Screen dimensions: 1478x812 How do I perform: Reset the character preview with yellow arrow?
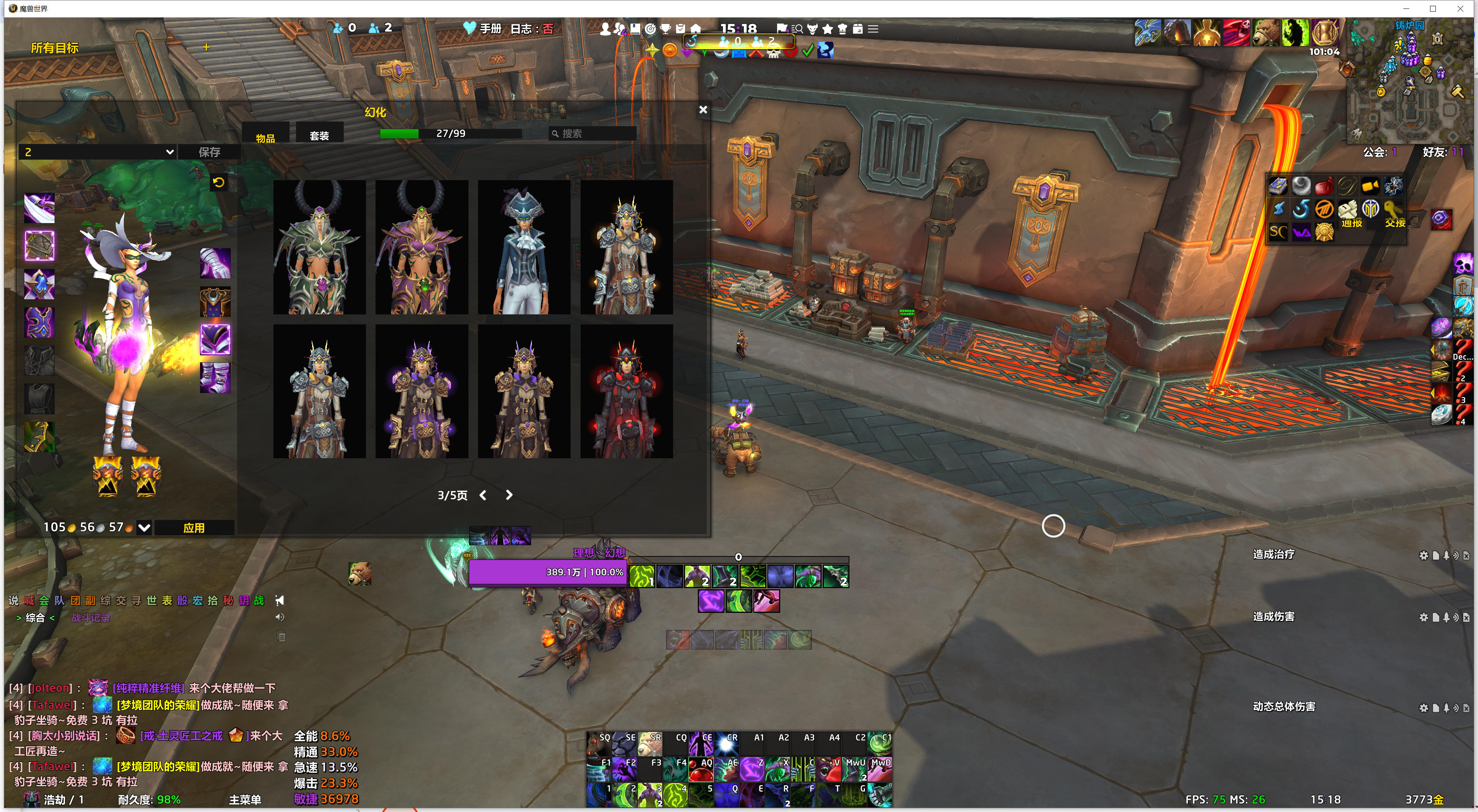219,183
